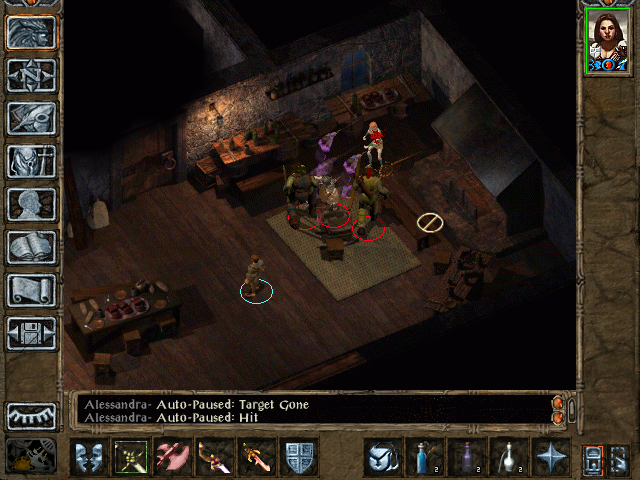This screenshot has height=480, width=640.
Task: Click the Return to Game sidebar button
Action: [31, 32]
